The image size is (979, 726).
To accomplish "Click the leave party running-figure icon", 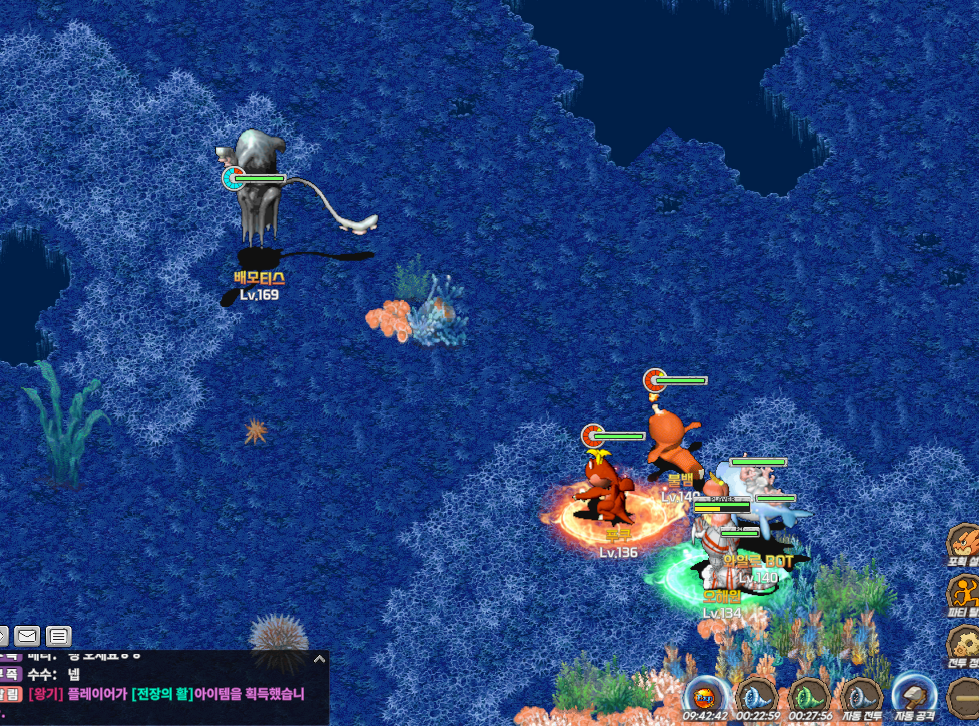I will tap(964, 593).
